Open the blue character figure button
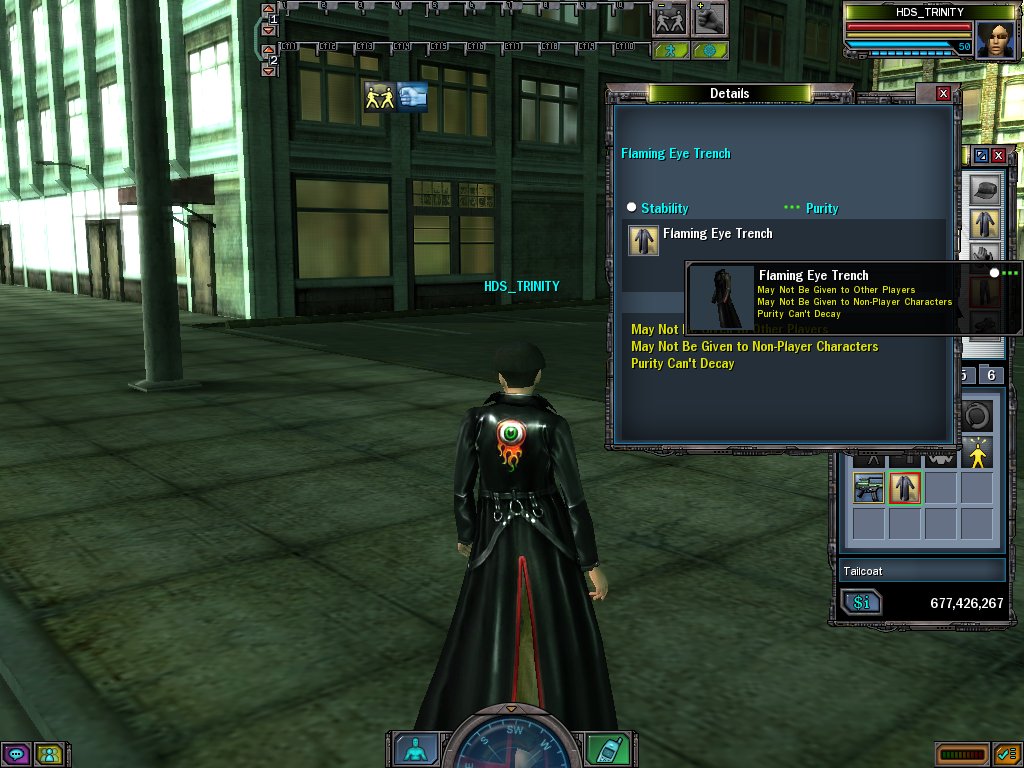 [411, 749]
